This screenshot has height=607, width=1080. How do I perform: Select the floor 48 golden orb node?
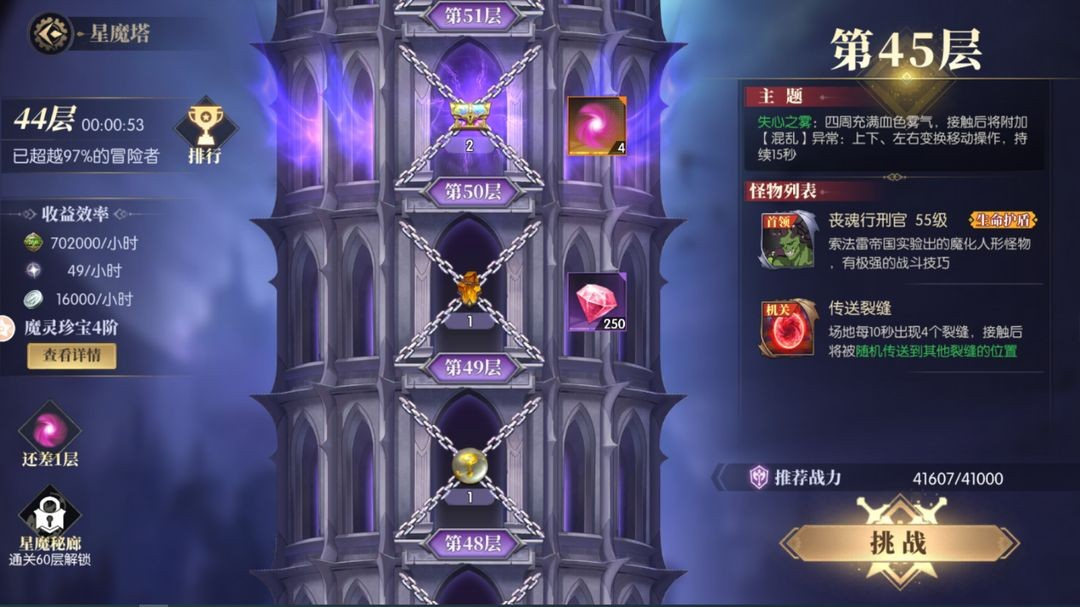tap(469, 464)
